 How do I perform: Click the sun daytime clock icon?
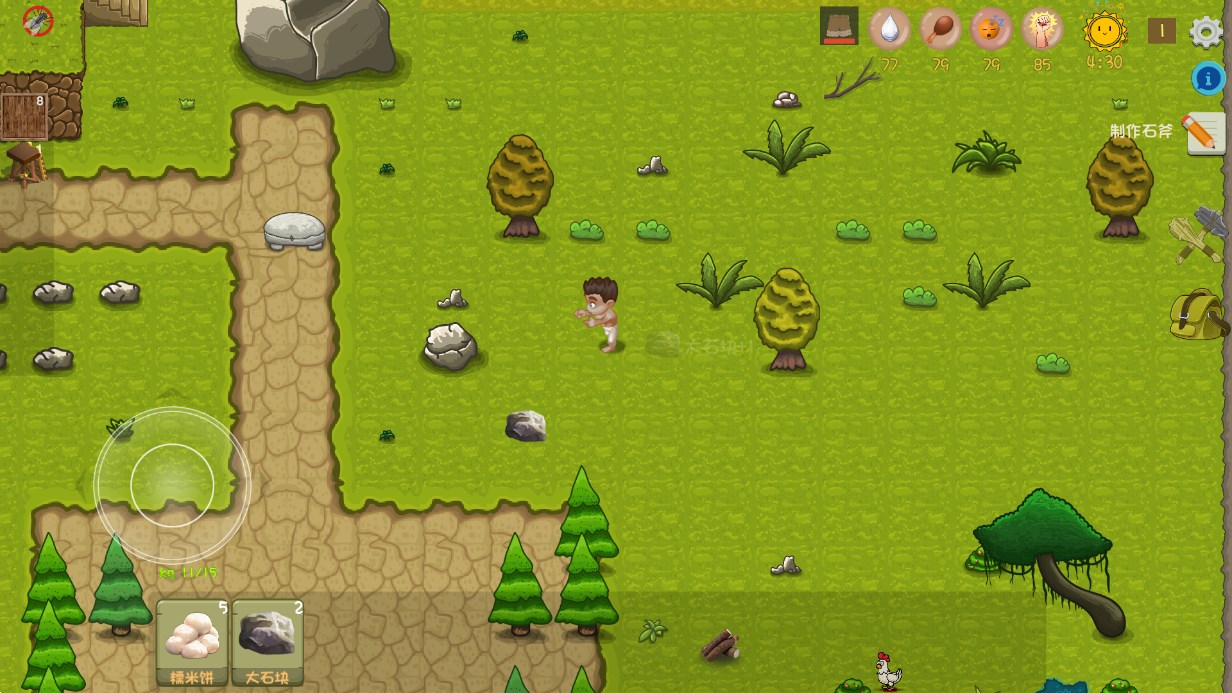1104,31
